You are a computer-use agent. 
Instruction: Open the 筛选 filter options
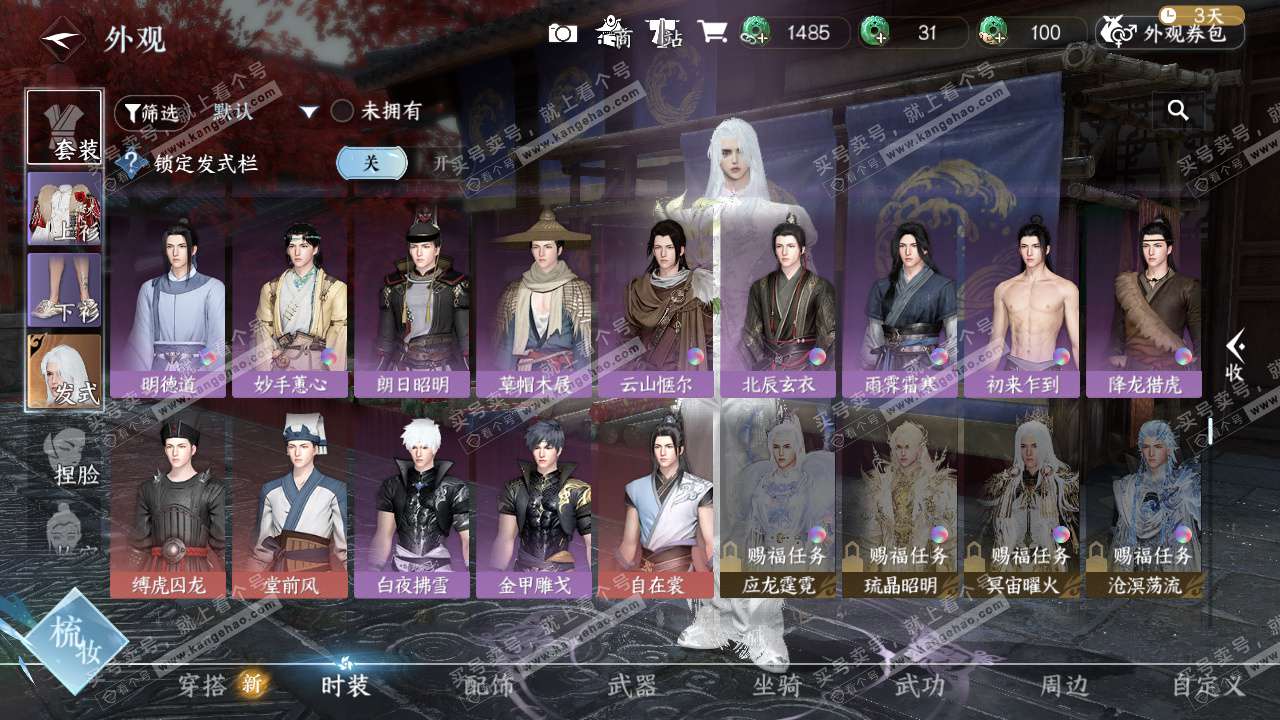150,113
